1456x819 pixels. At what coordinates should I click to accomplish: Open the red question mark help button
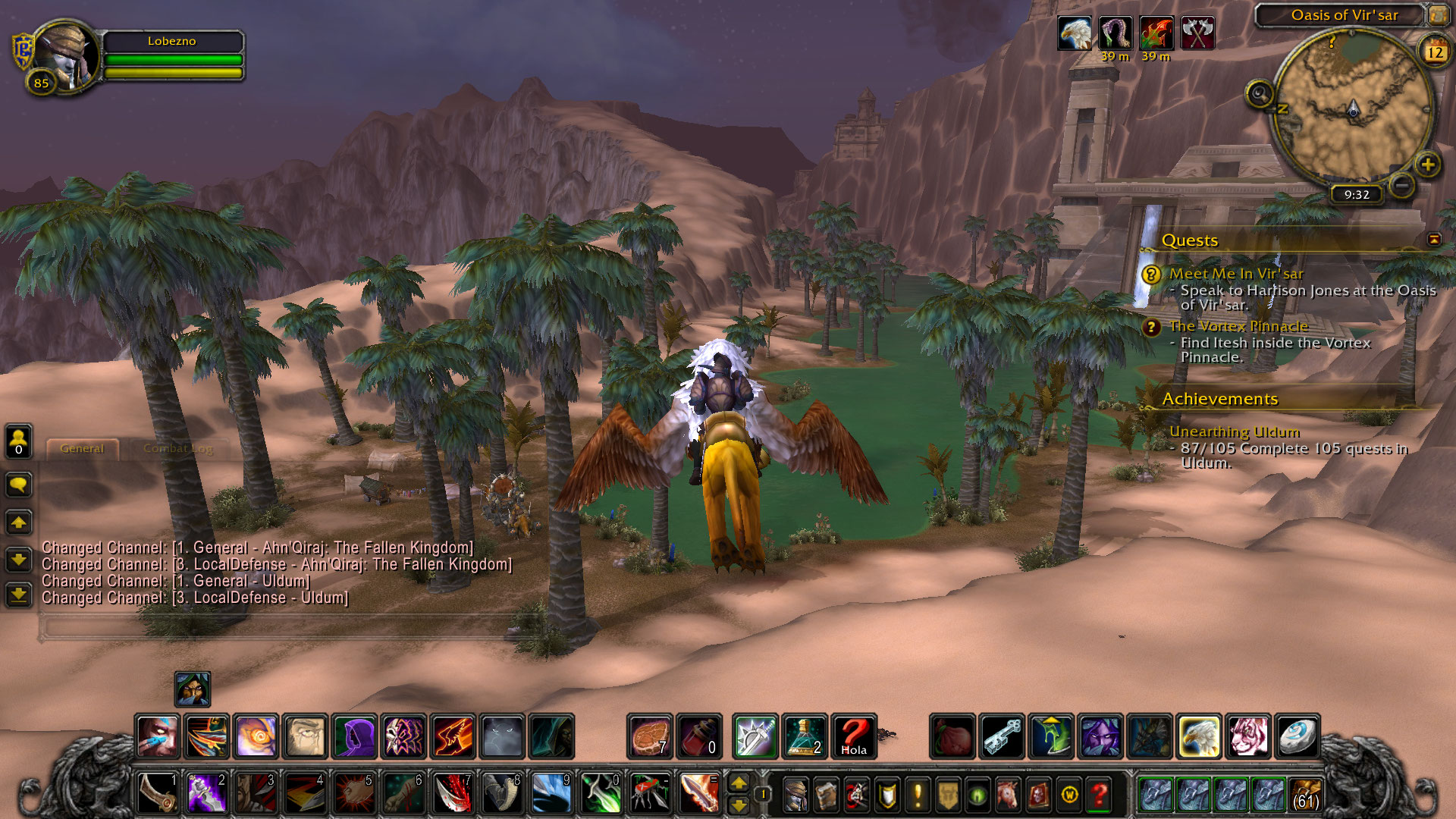click(x=1099, y=794)
